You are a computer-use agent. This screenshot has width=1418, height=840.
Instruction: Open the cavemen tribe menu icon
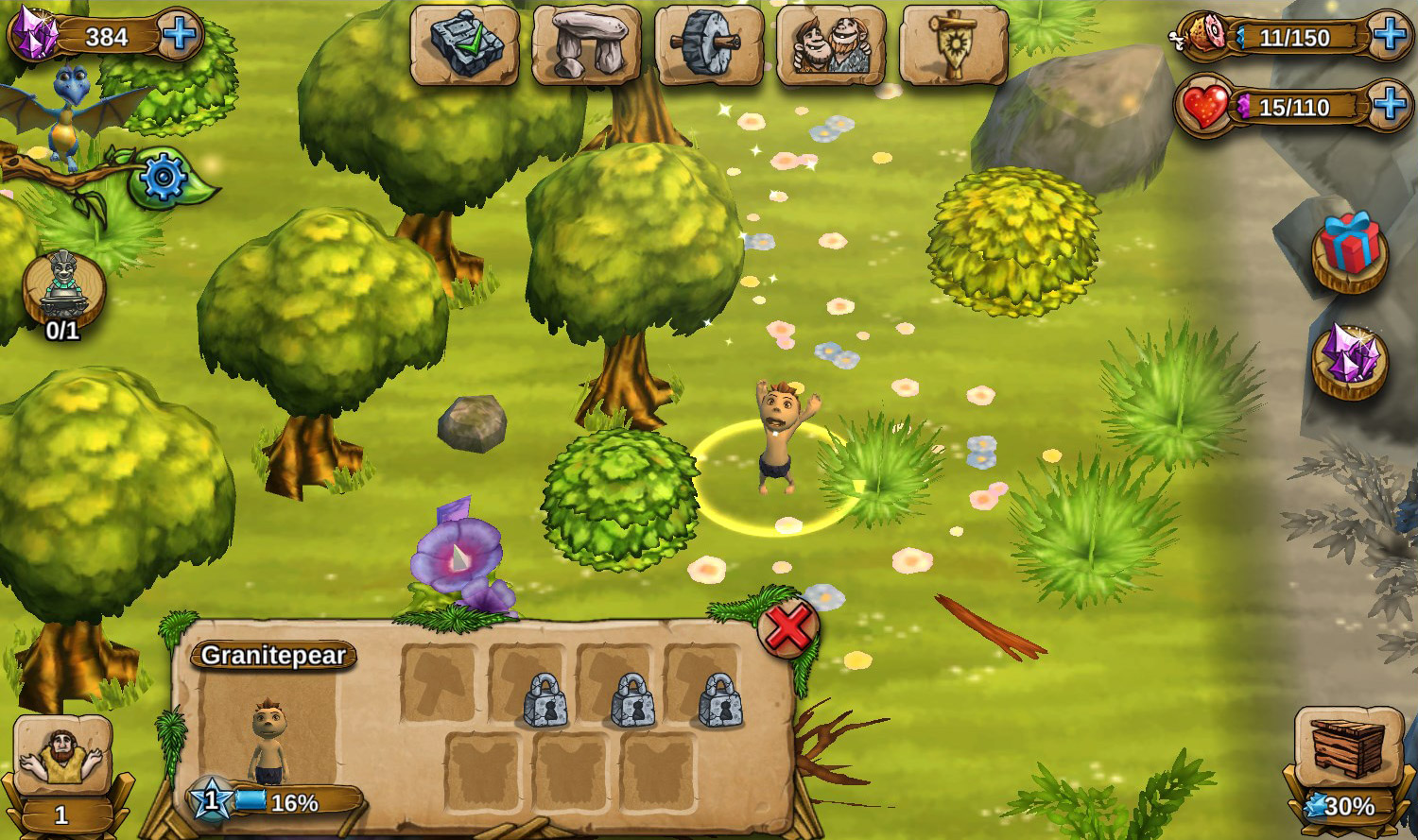point(831,45)
